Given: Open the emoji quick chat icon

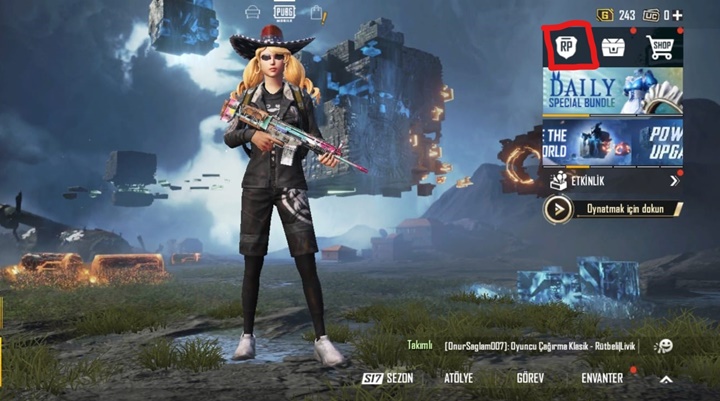Looking at the screenshot, I should (663, 346).
